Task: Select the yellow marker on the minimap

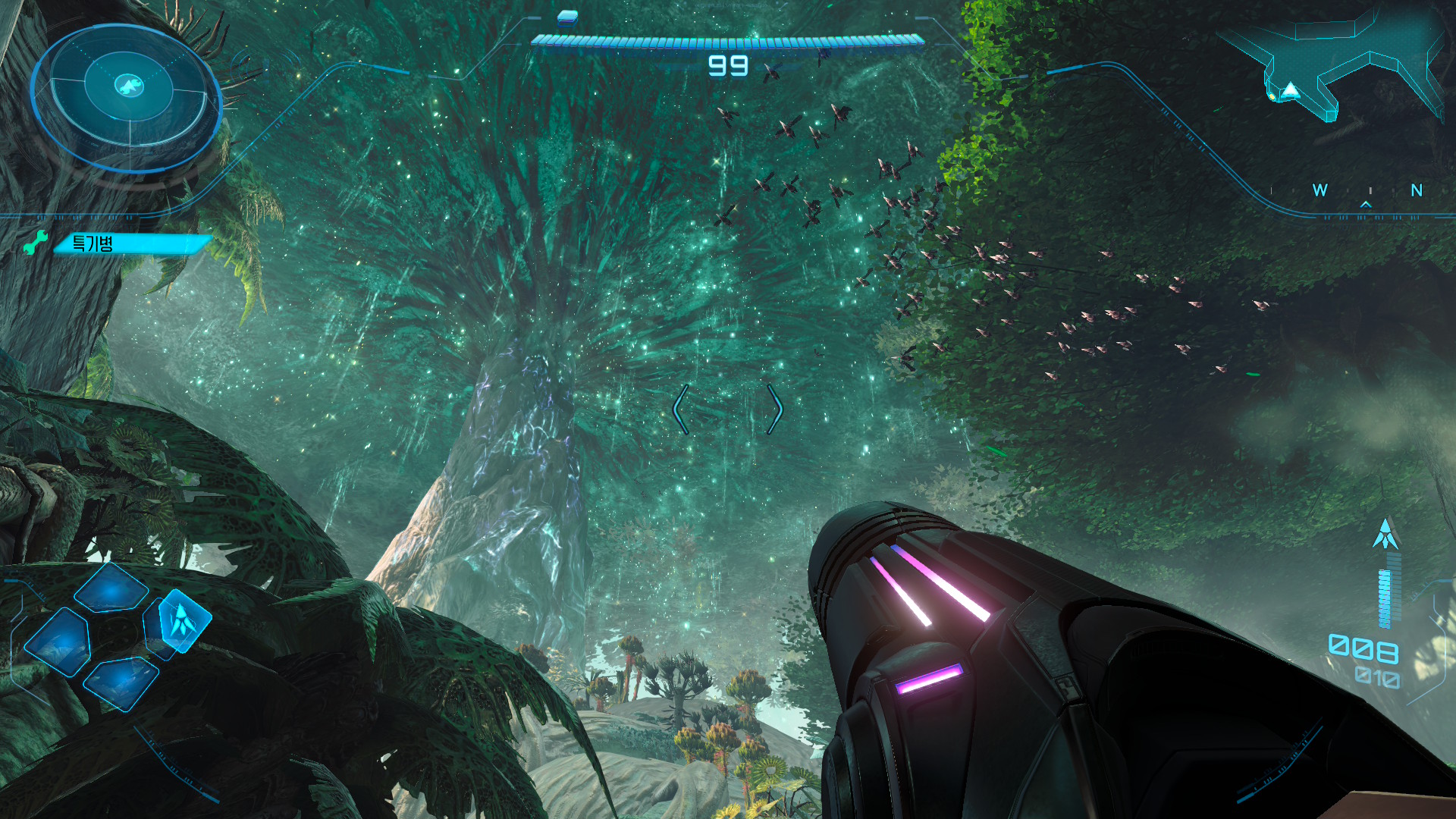Action: (x=1272, y=96)
